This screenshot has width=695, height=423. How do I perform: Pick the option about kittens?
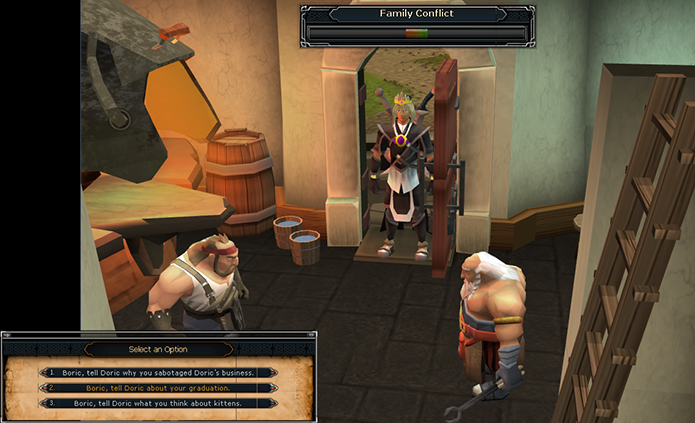(x=158, y=402)
